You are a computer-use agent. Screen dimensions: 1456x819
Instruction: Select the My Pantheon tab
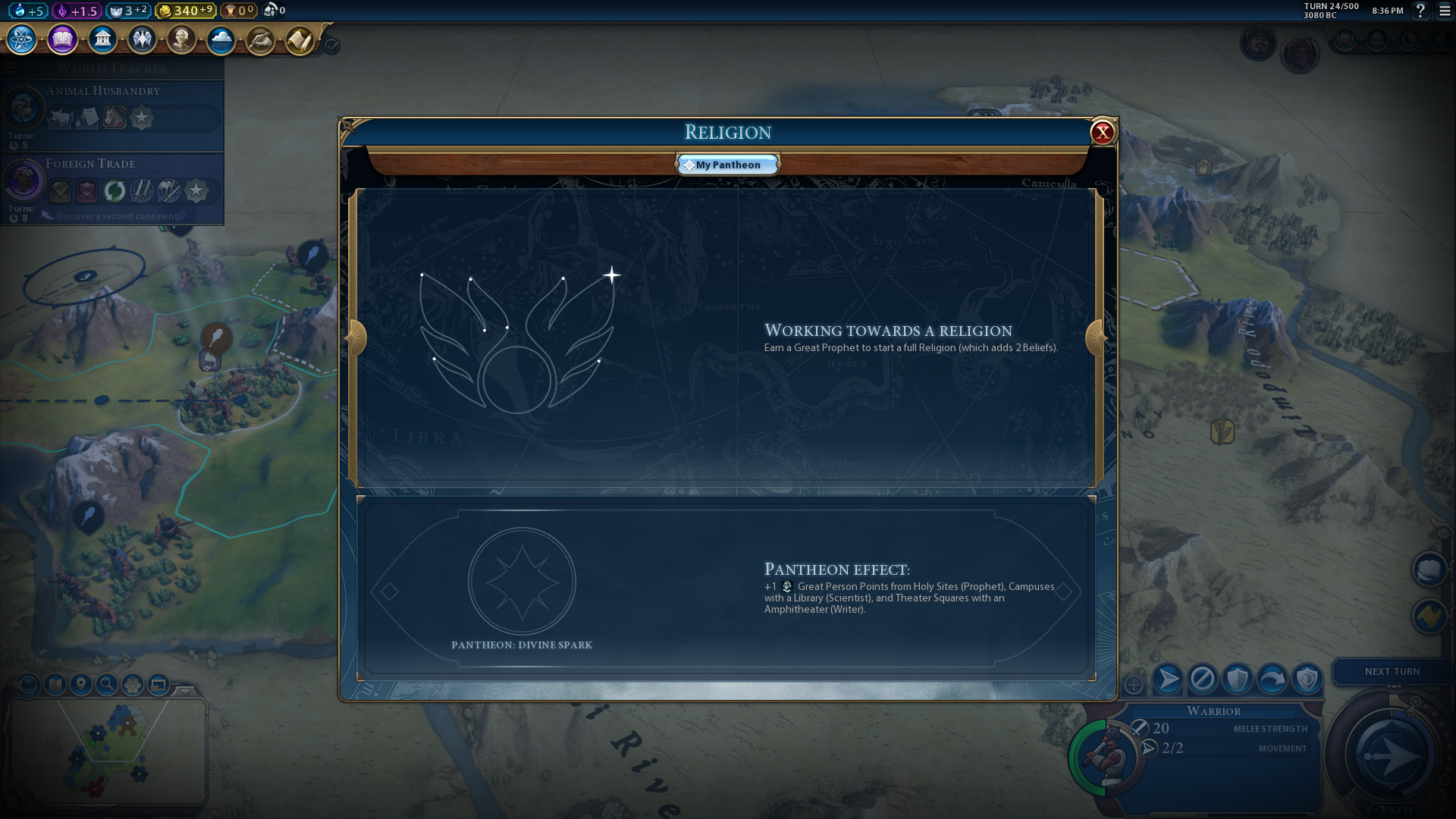pyautogui.click(x=728, y=165)
